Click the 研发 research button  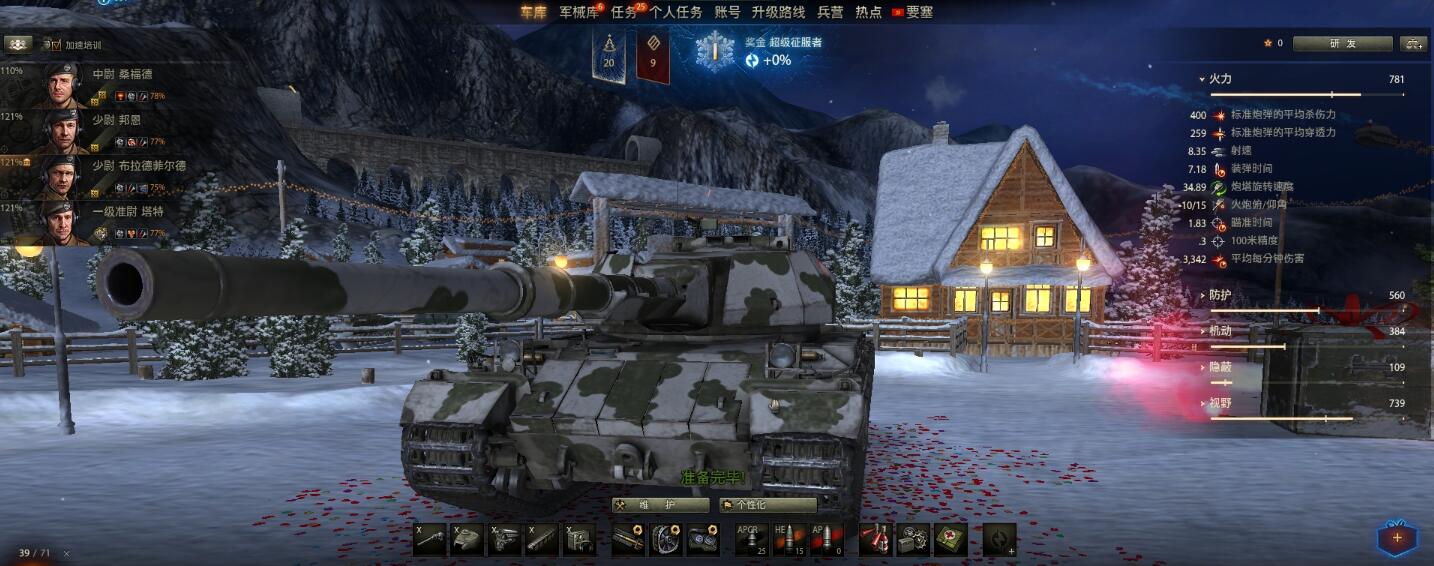pos(1342,44)
